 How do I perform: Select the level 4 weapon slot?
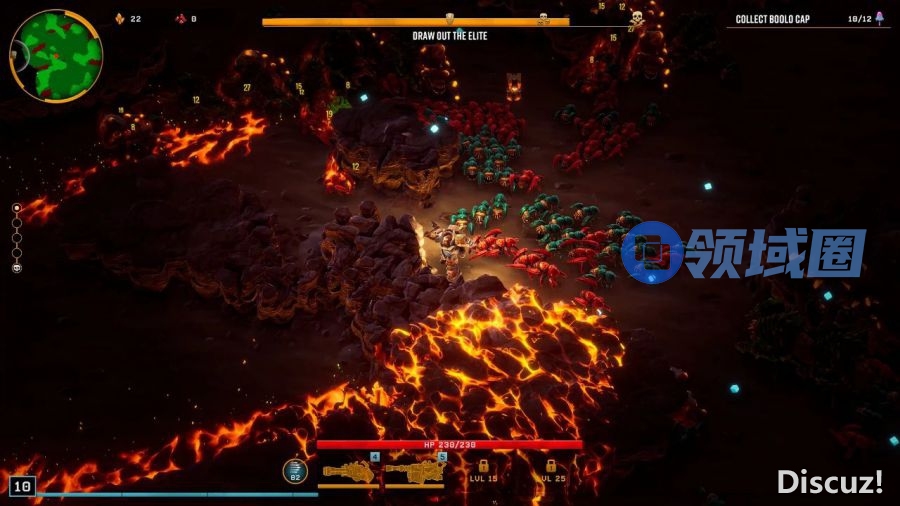(349, 470)
